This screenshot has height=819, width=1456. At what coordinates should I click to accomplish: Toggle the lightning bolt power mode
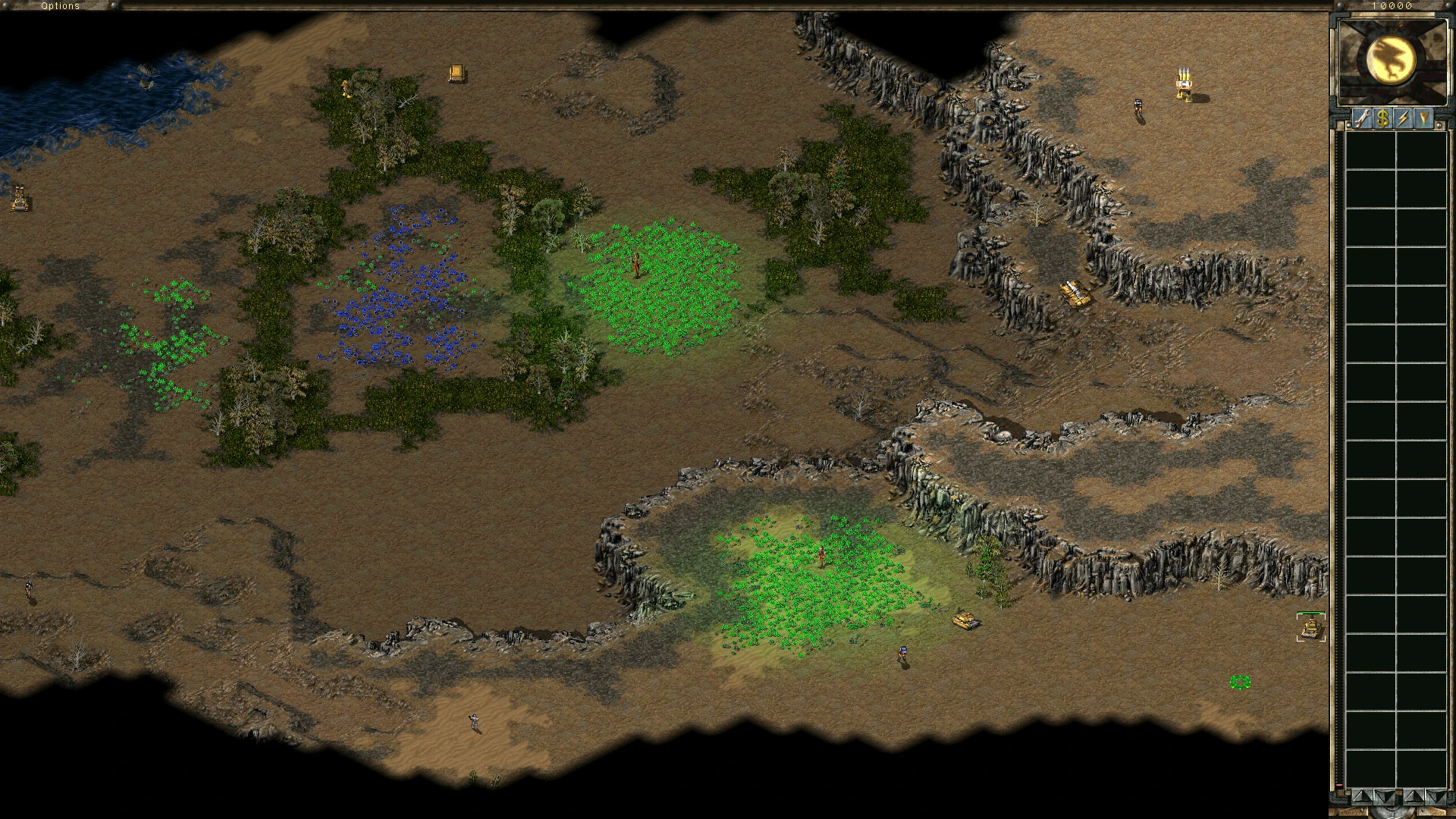tap(1404, 118)
